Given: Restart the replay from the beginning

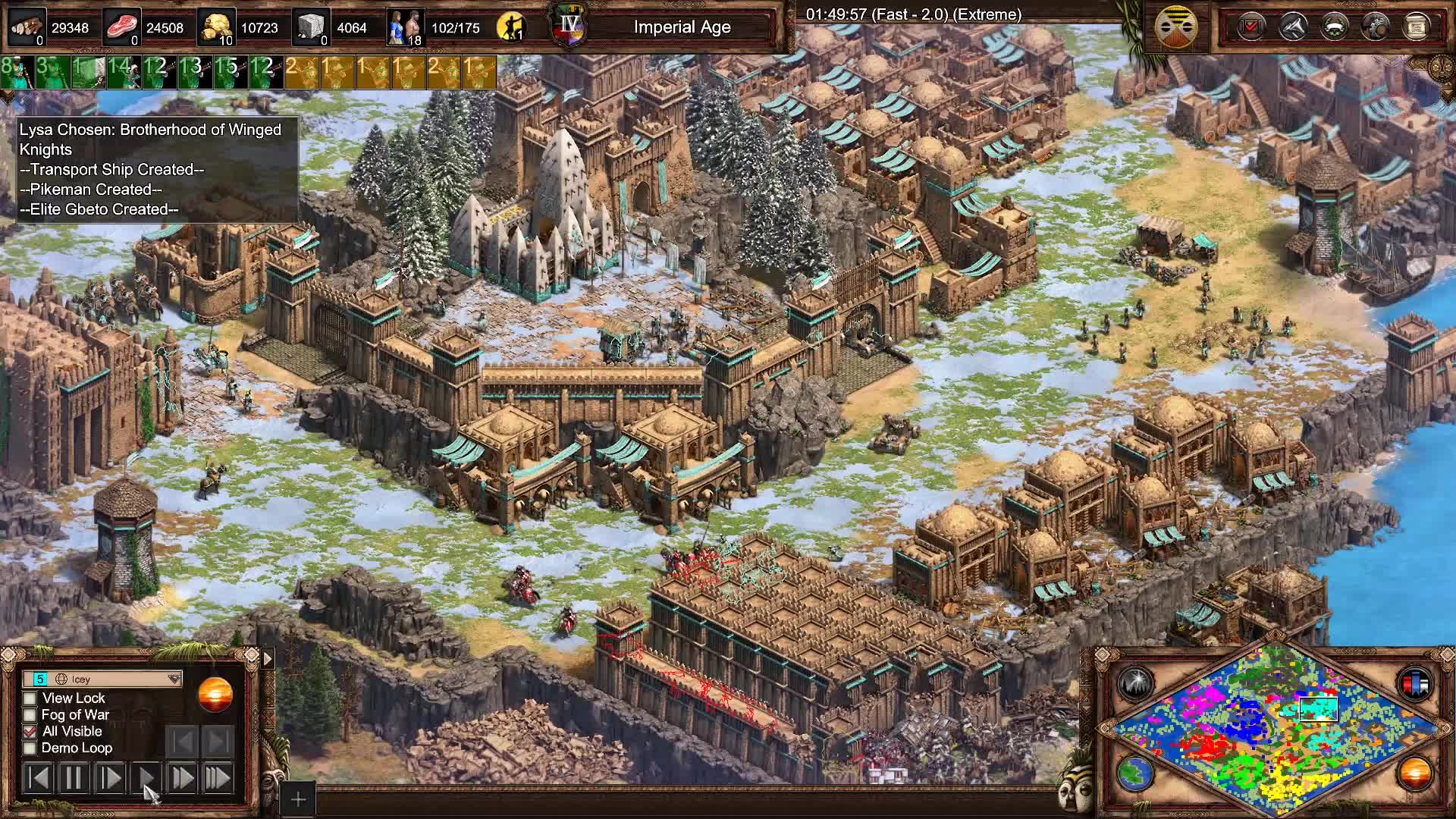Looking at the screenshot, I should pyautogui.click(x=38, y=778).
